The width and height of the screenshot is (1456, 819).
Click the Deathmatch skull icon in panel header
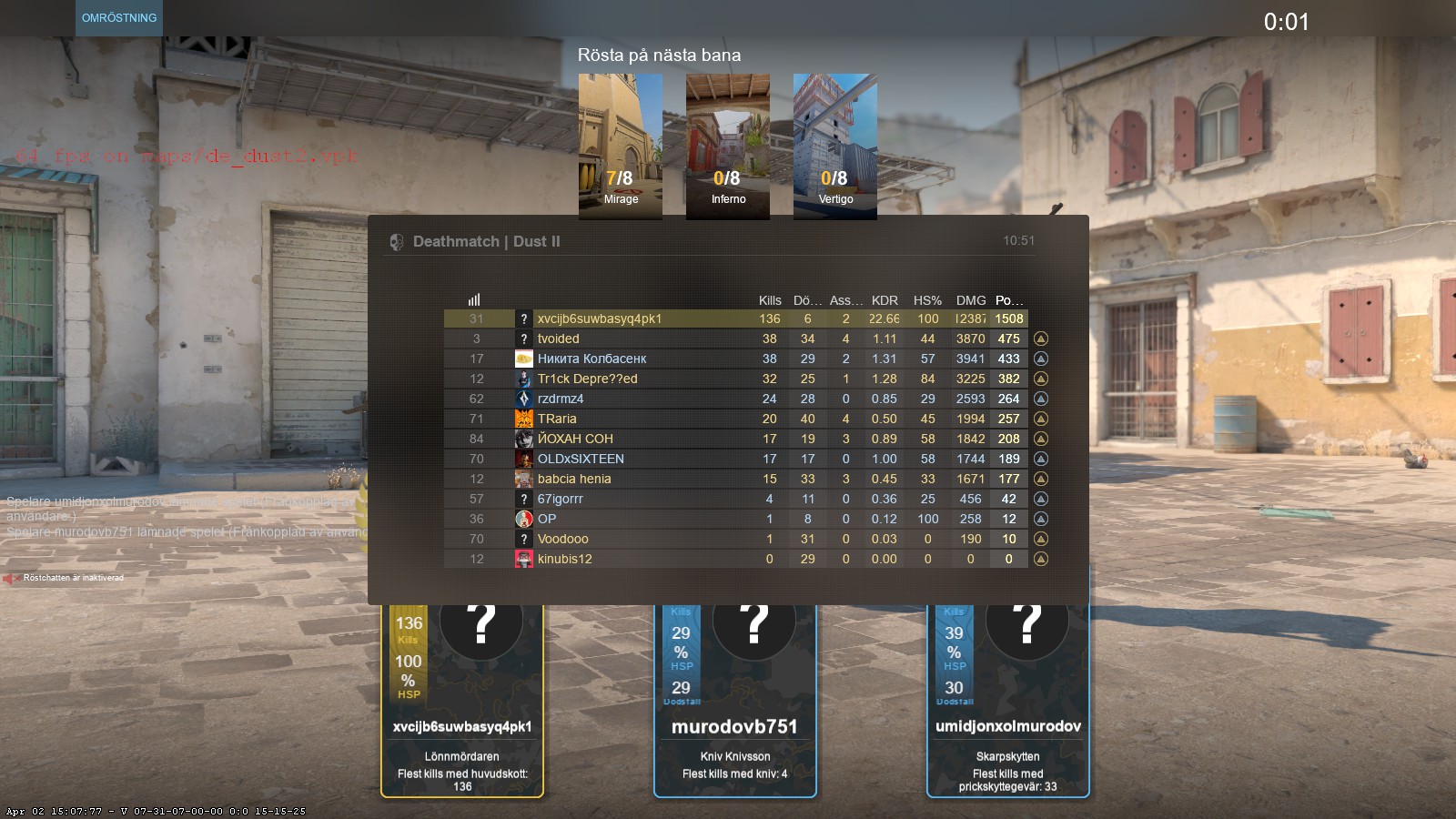pos(396,242)
